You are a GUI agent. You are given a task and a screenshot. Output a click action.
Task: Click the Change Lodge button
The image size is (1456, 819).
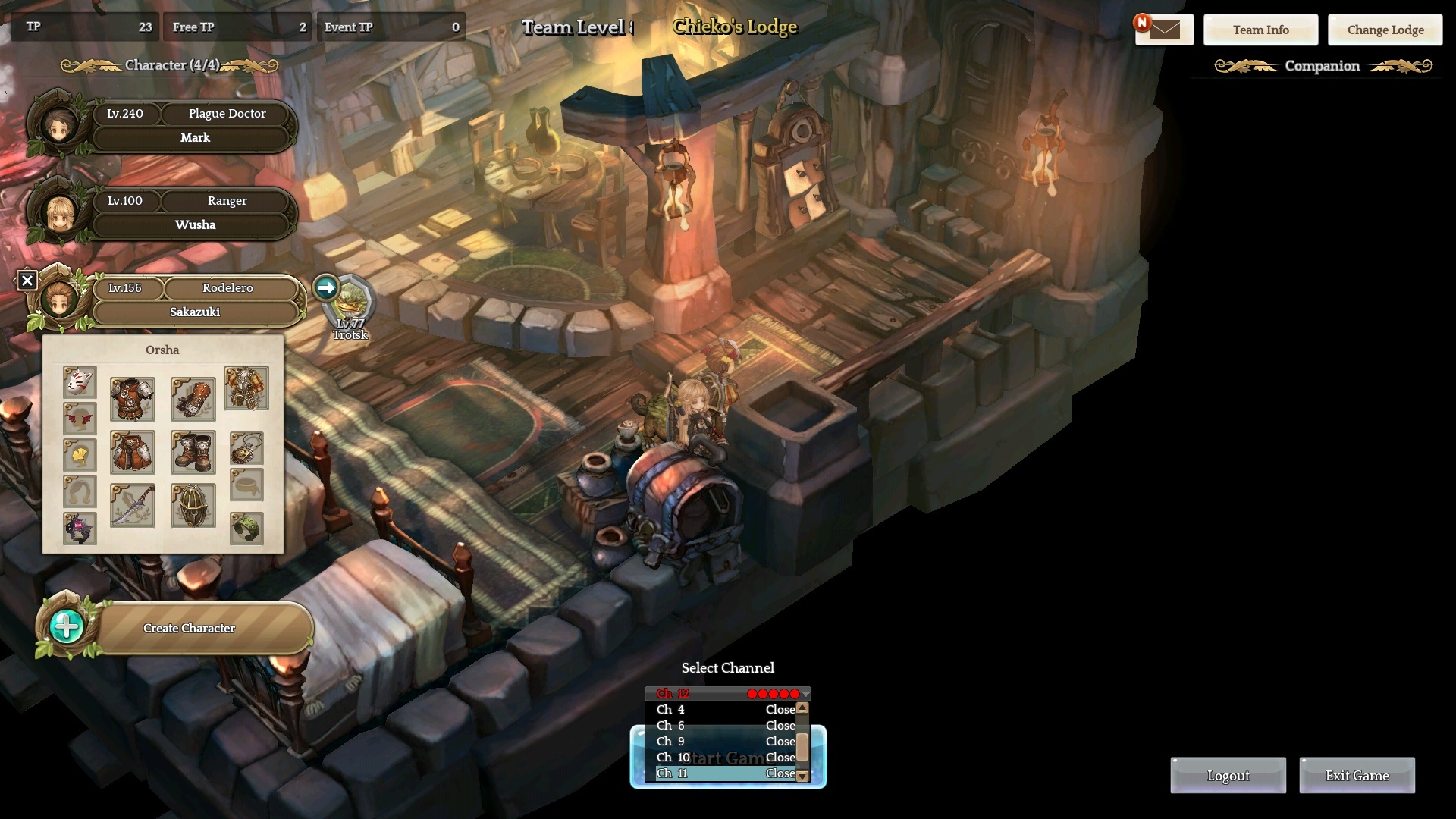(1385, 30)
